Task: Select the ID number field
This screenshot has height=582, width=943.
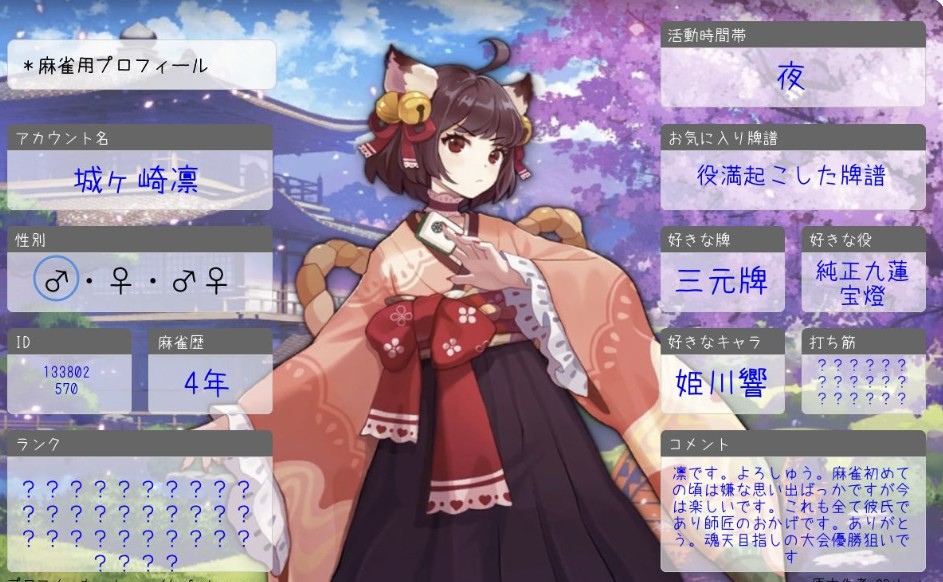Action: click(x=67, y=381)
